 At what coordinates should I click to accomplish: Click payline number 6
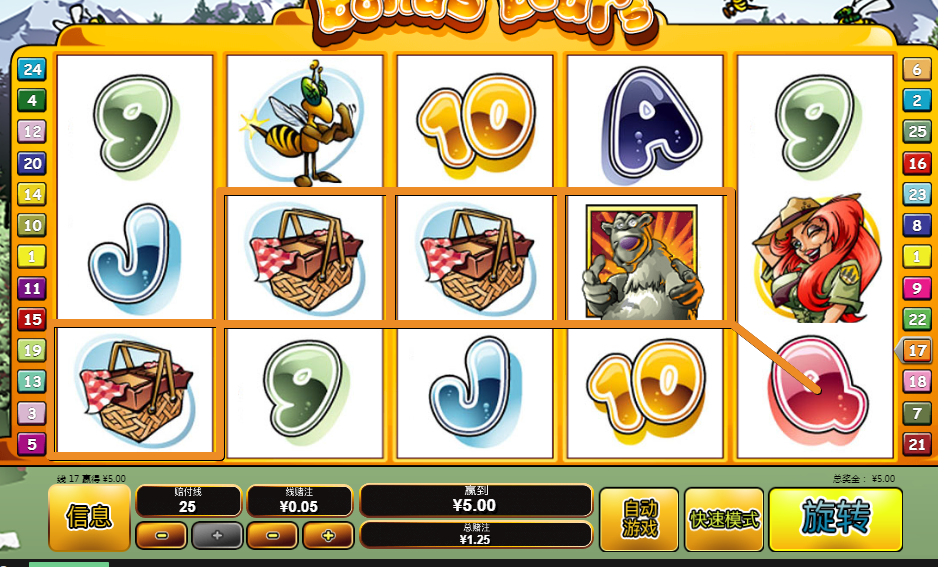pos(916,69)
